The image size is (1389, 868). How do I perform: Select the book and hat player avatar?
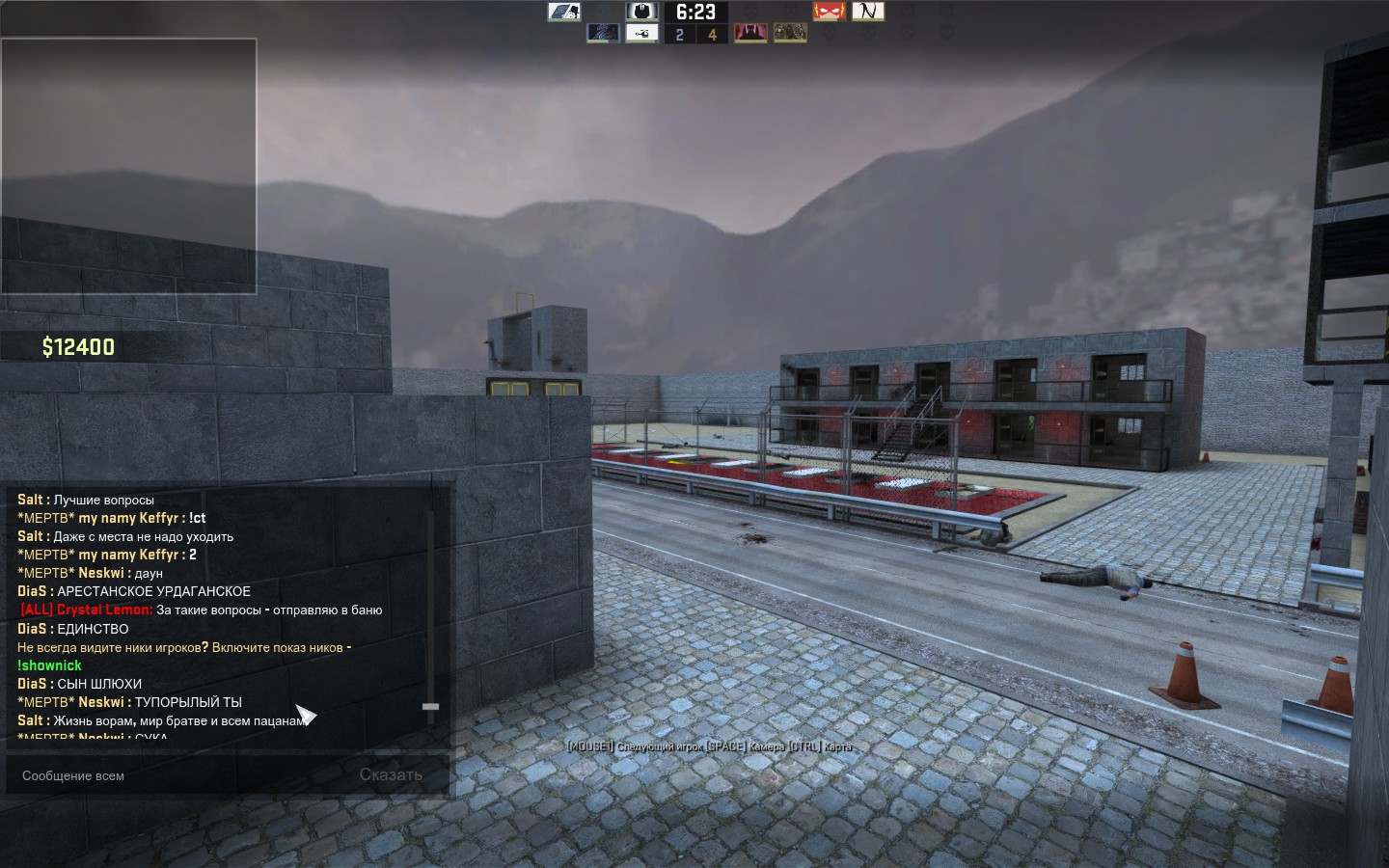click(563, 12)
